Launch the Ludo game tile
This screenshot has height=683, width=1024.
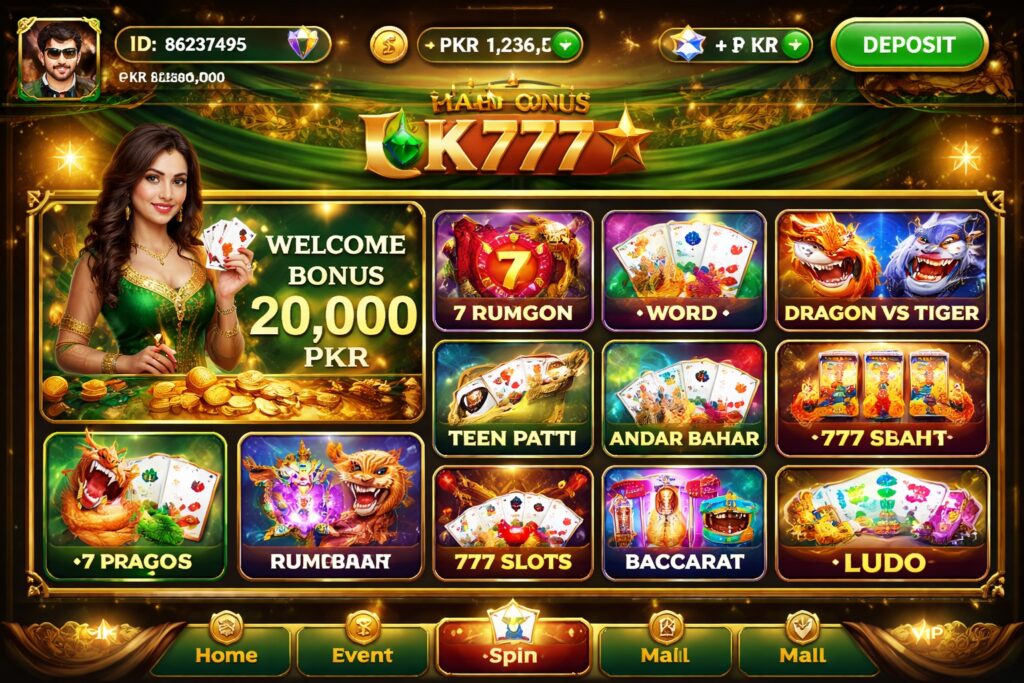(x=881, y=522)
